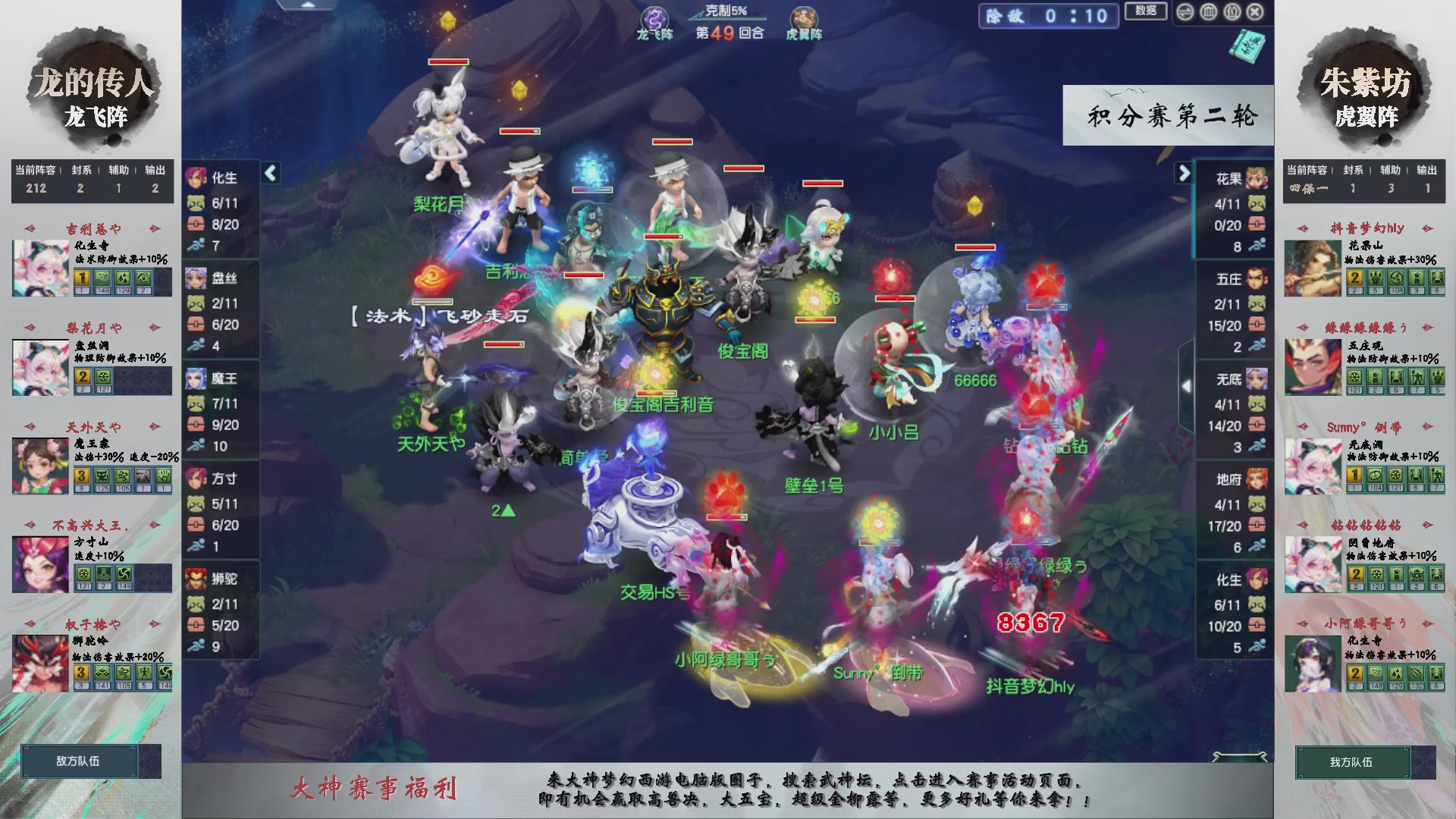Open the teal strategy scroll below the toolbar
1456x819 pixels.
[1247, 47]
